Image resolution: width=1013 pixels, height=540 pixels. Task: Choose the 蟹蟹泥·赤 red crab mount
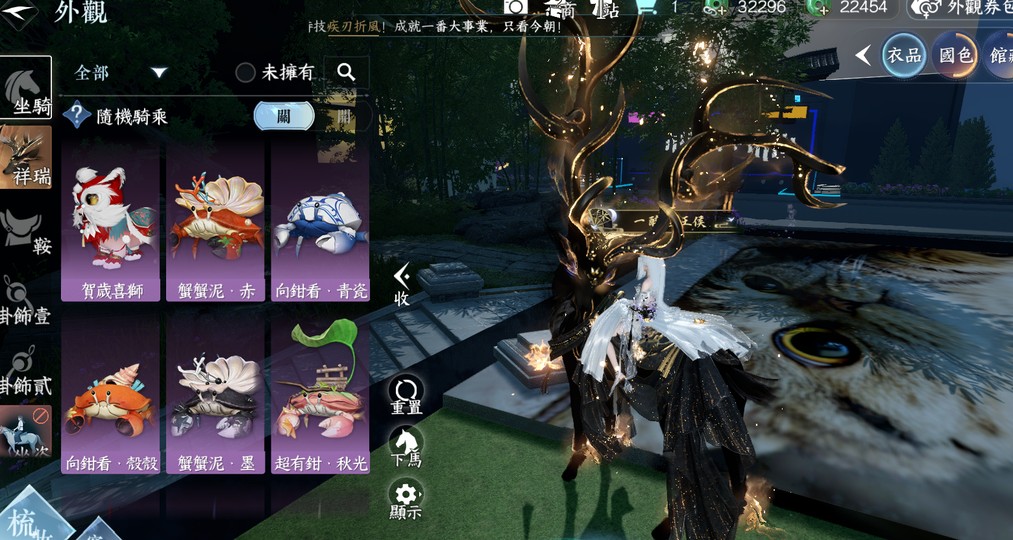pos(215,222)
